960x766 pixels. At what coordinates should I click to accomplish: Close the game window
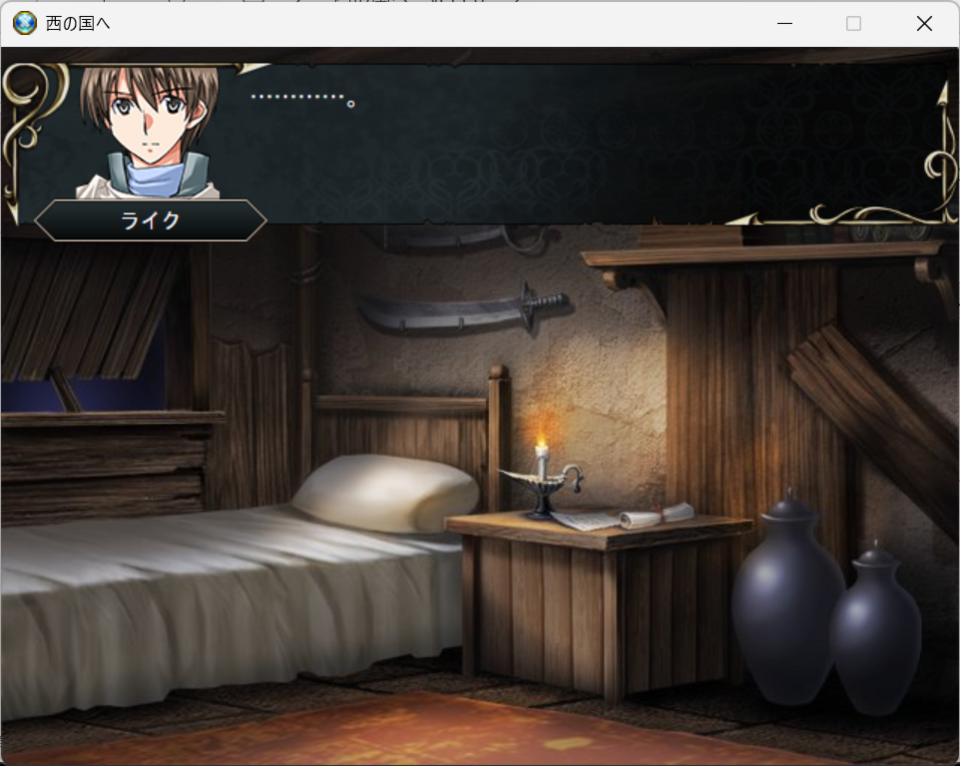[924, 23]
